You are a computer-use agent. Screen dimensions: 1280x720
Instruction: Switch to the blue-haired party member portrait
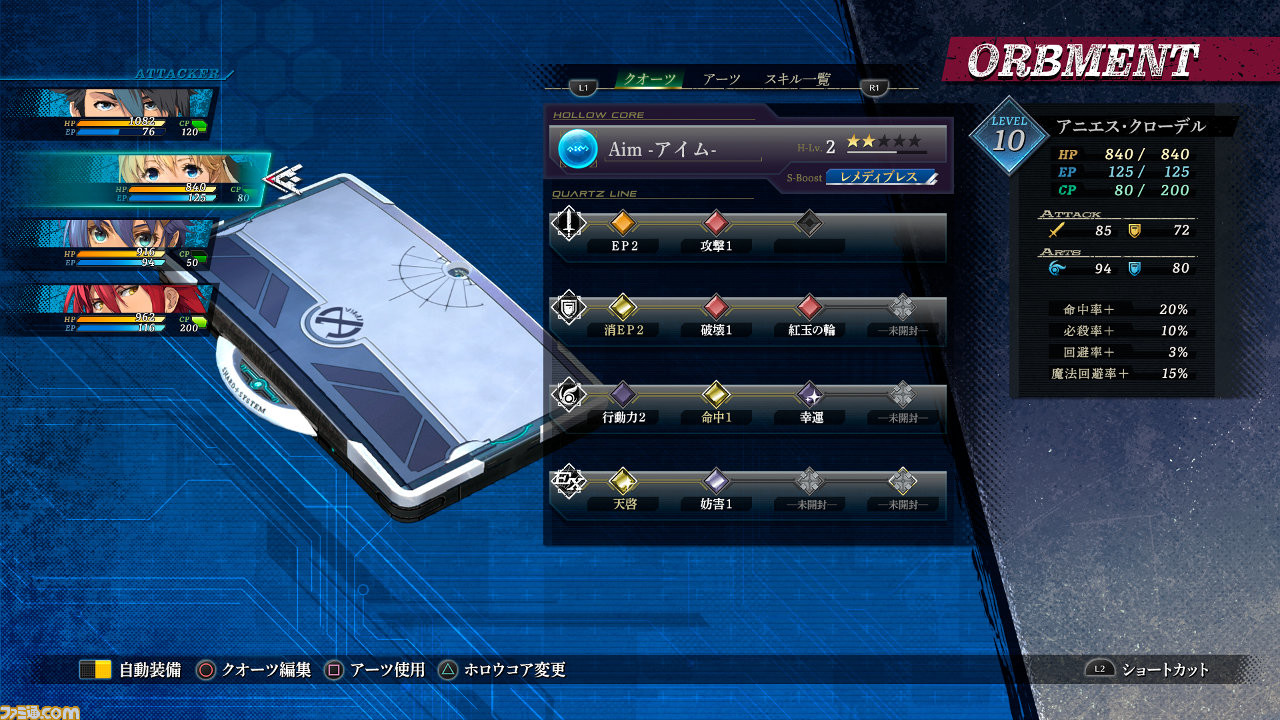[x=130, y=245]
